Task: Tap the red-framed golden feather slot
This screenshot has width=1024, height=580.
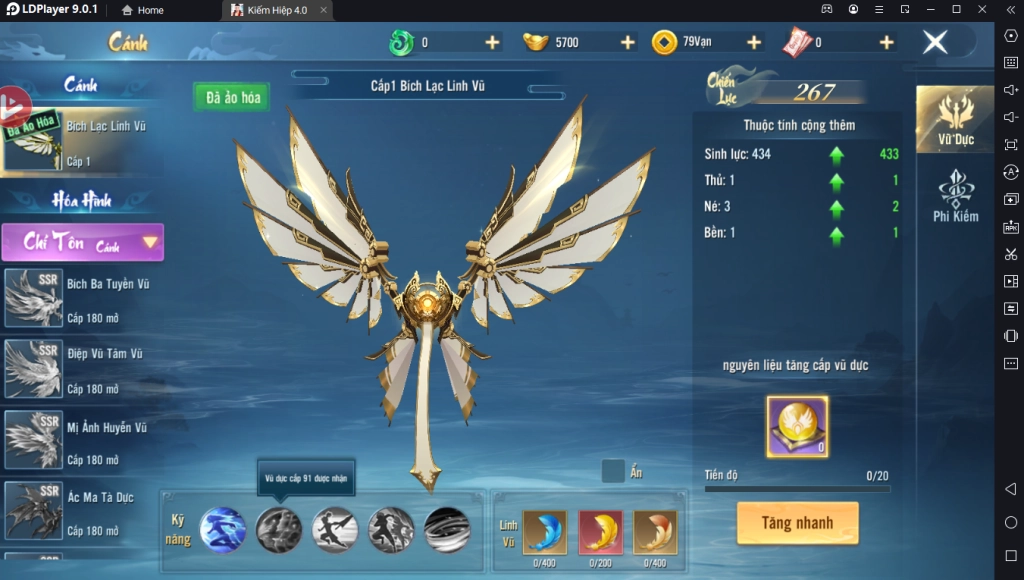Action: pyautogui.click(x=600, y=532)
